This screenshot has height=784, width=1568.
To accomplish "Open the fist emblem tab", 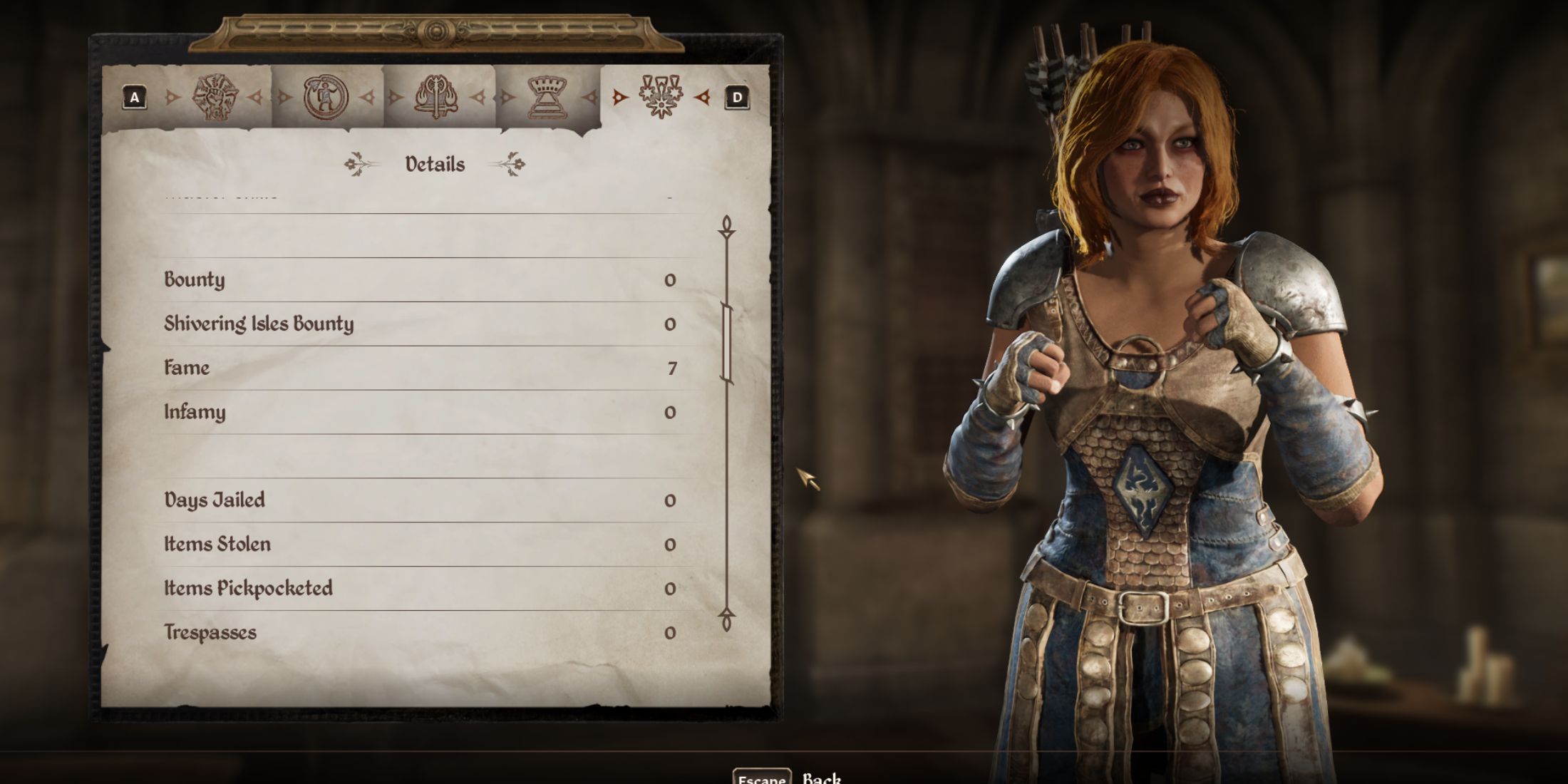I will [216, 97].
